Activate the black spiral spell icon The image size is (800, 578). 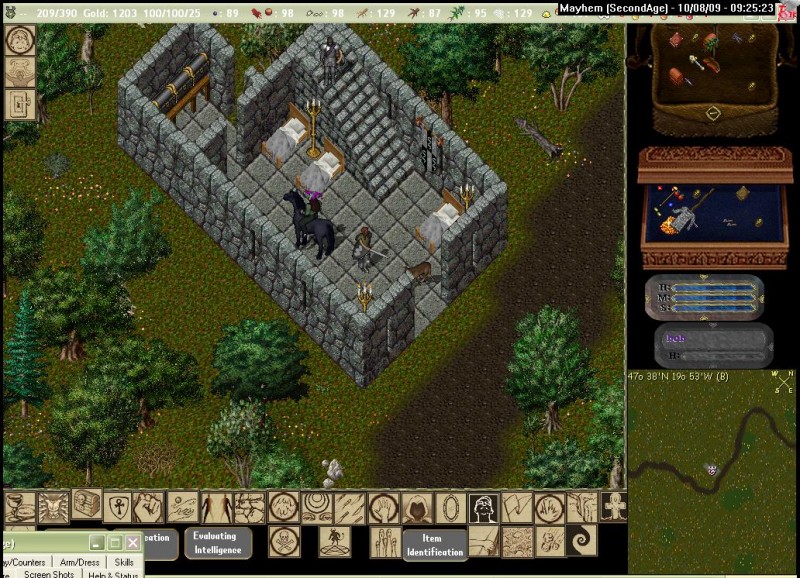(581, 542)
